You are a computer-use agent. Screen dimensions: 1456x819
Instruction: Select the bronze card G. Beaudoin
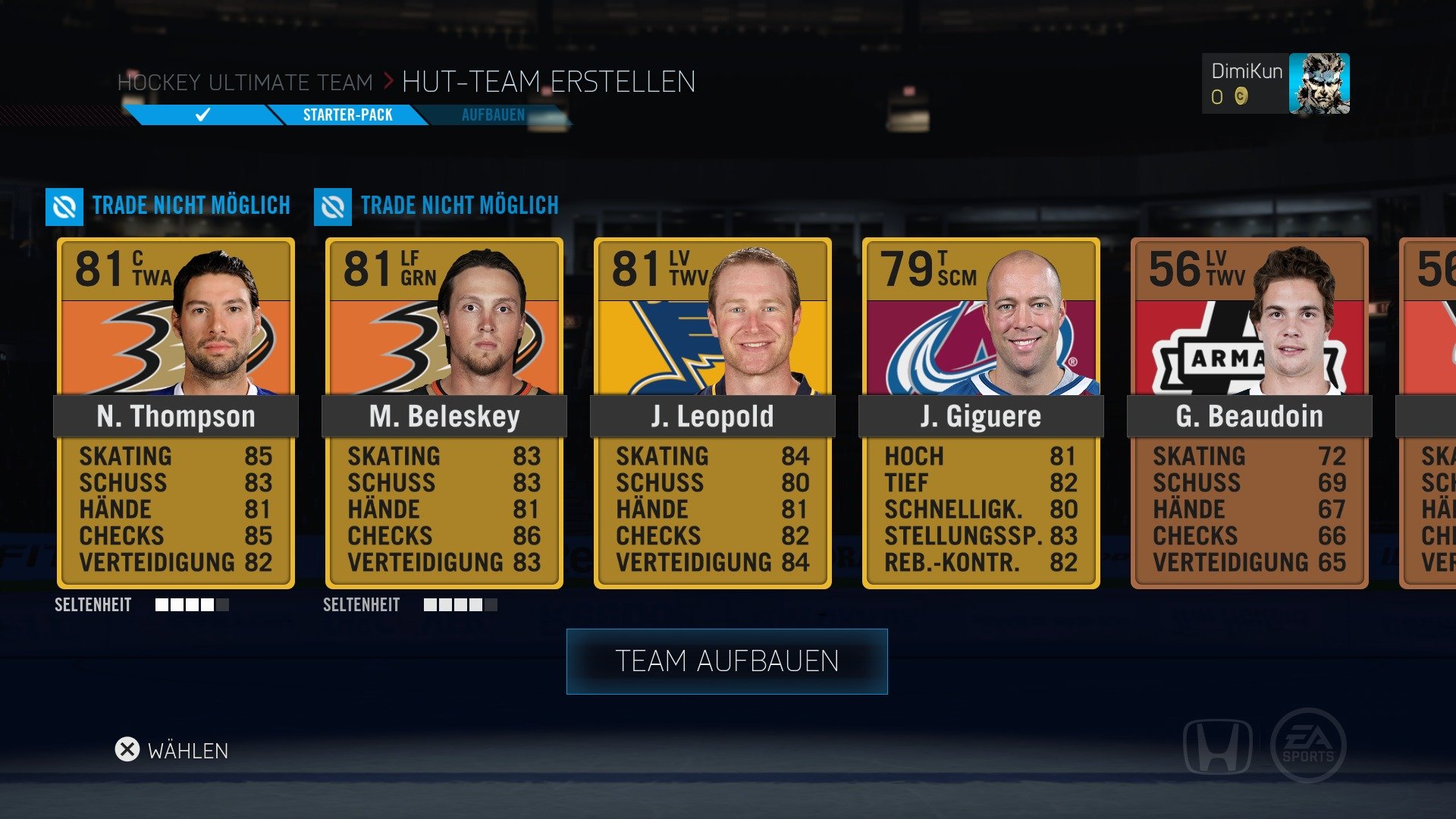pos(1249,413)
